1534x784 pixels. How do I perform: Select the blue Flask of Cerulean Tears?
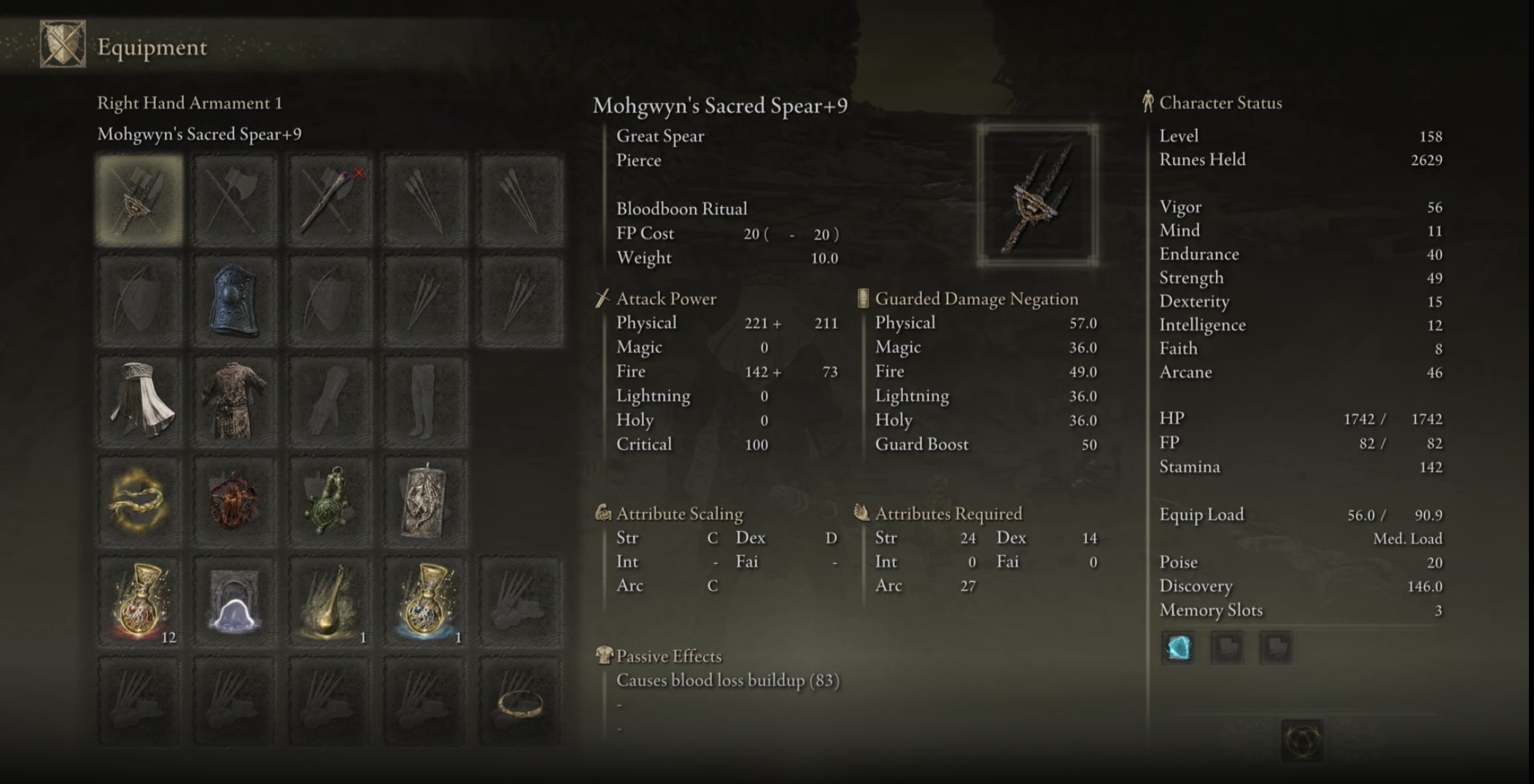pyautogui.click(x=425, y=603)
